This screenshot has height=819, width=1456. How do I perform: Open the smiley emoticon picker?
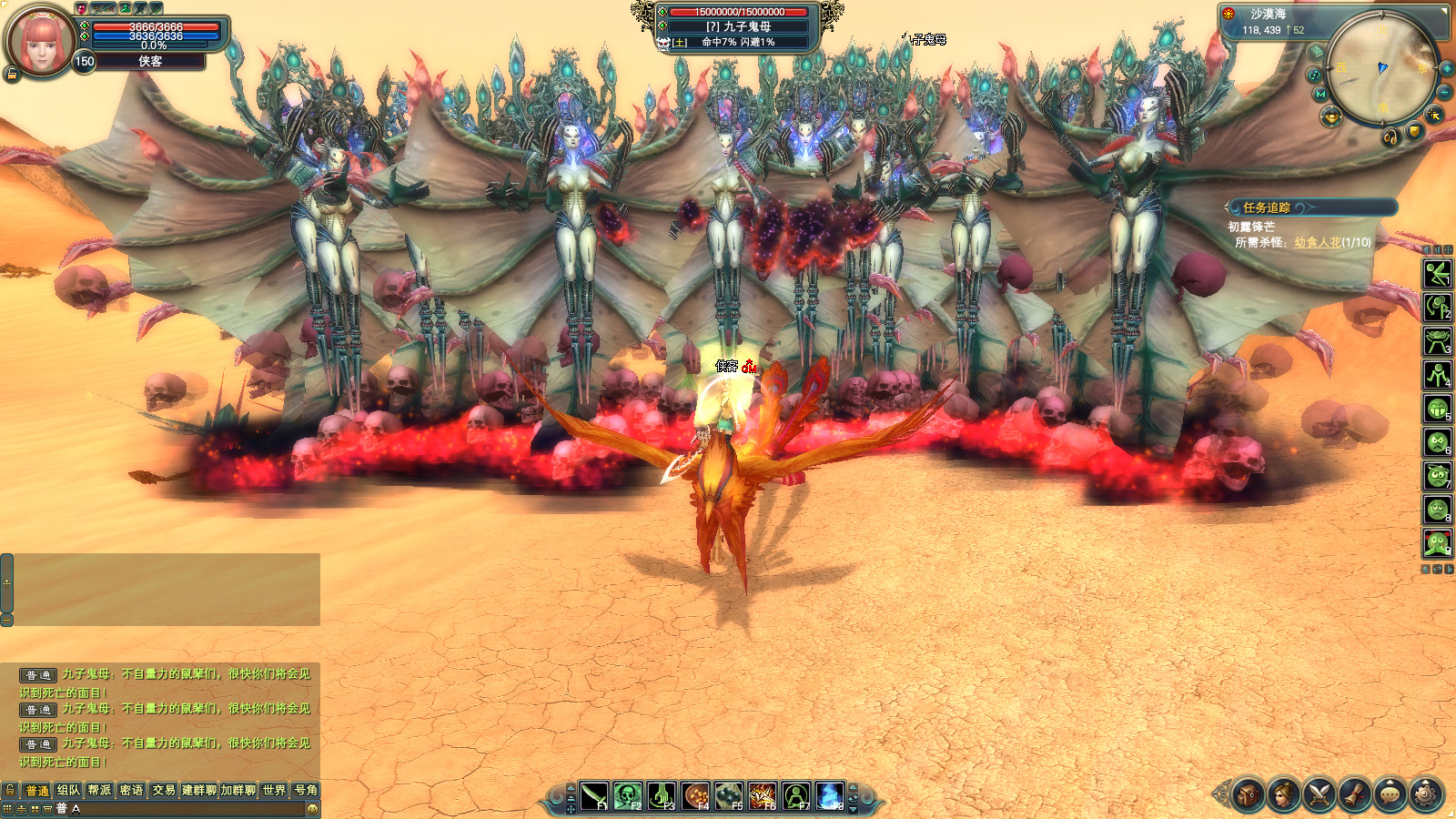pos(312,808)
